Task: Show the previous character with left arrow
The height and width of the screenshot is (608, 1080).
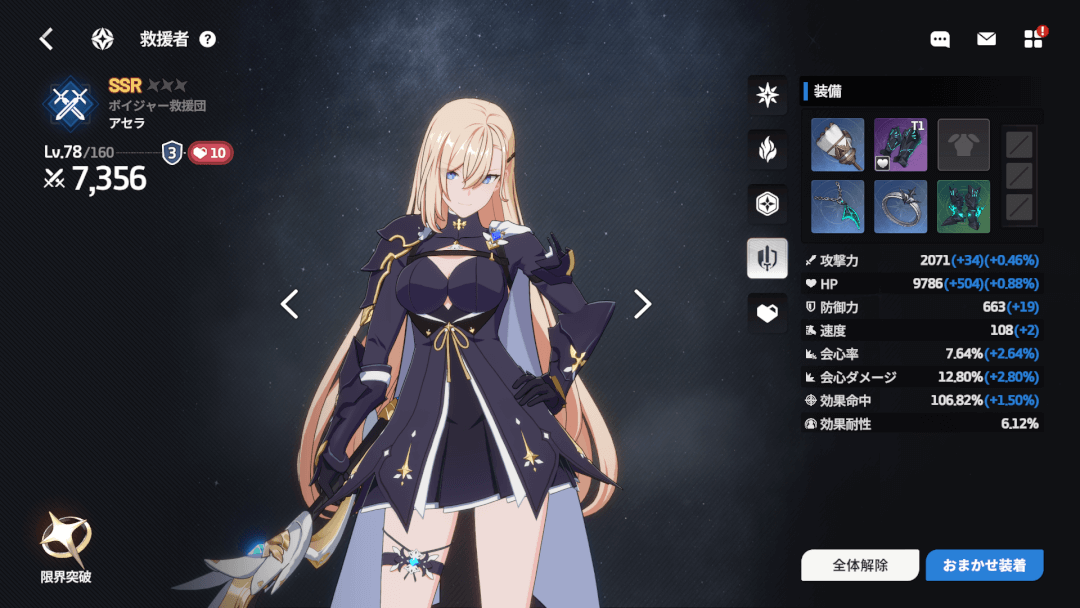Action: coord(290,304)
